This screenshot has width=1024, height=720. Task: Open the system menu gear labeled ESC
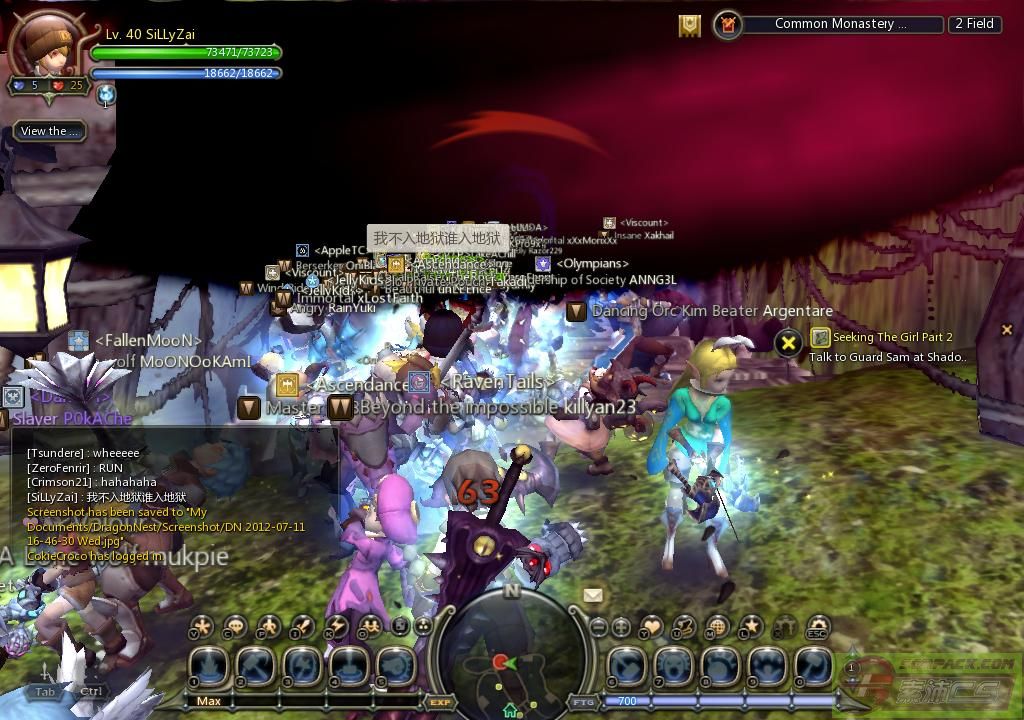click(x=817, y=628)
